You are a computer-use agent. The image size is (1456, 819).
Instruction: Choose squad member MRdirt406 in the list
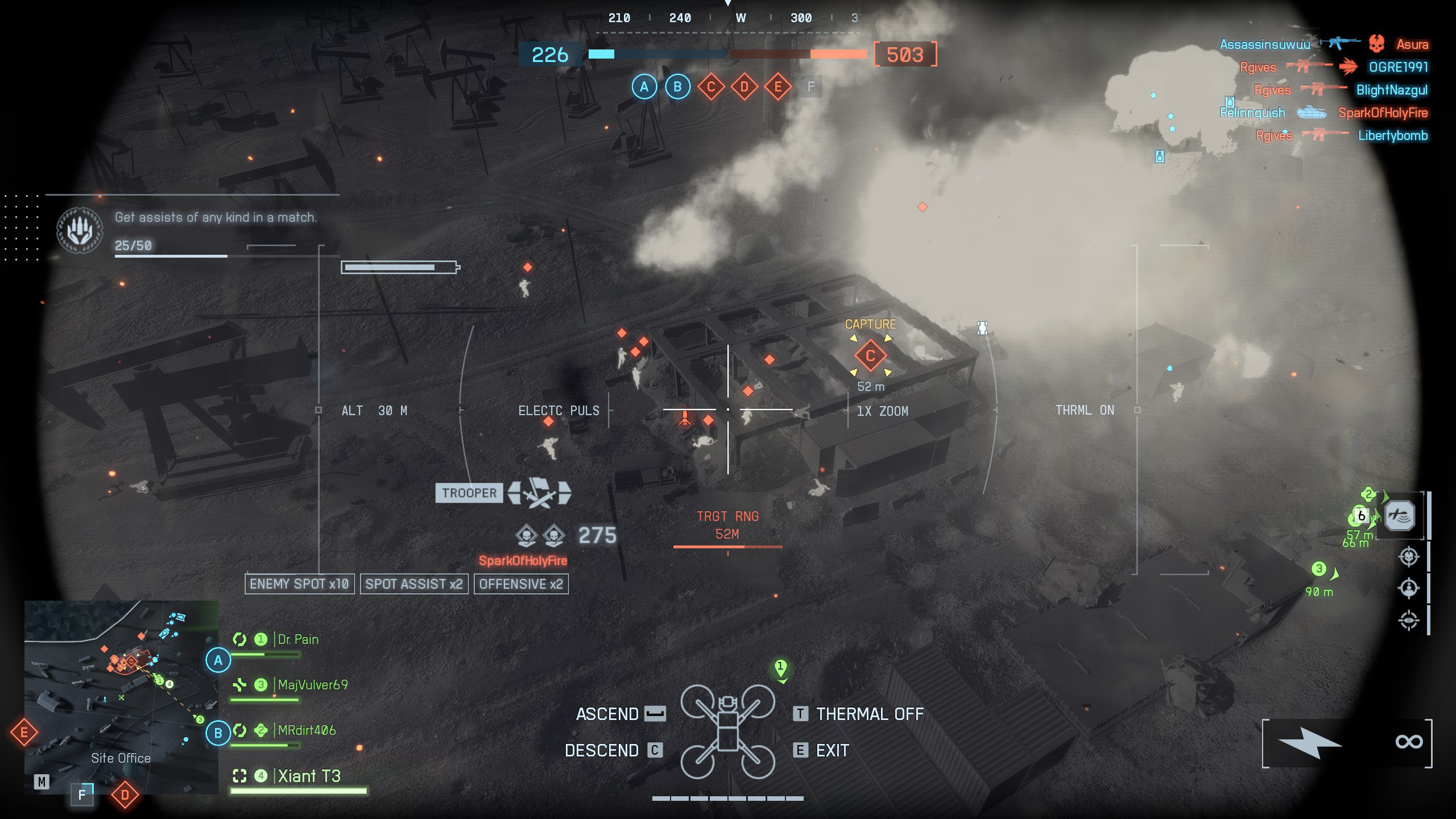pyautogui.click(x=307, y=730)
